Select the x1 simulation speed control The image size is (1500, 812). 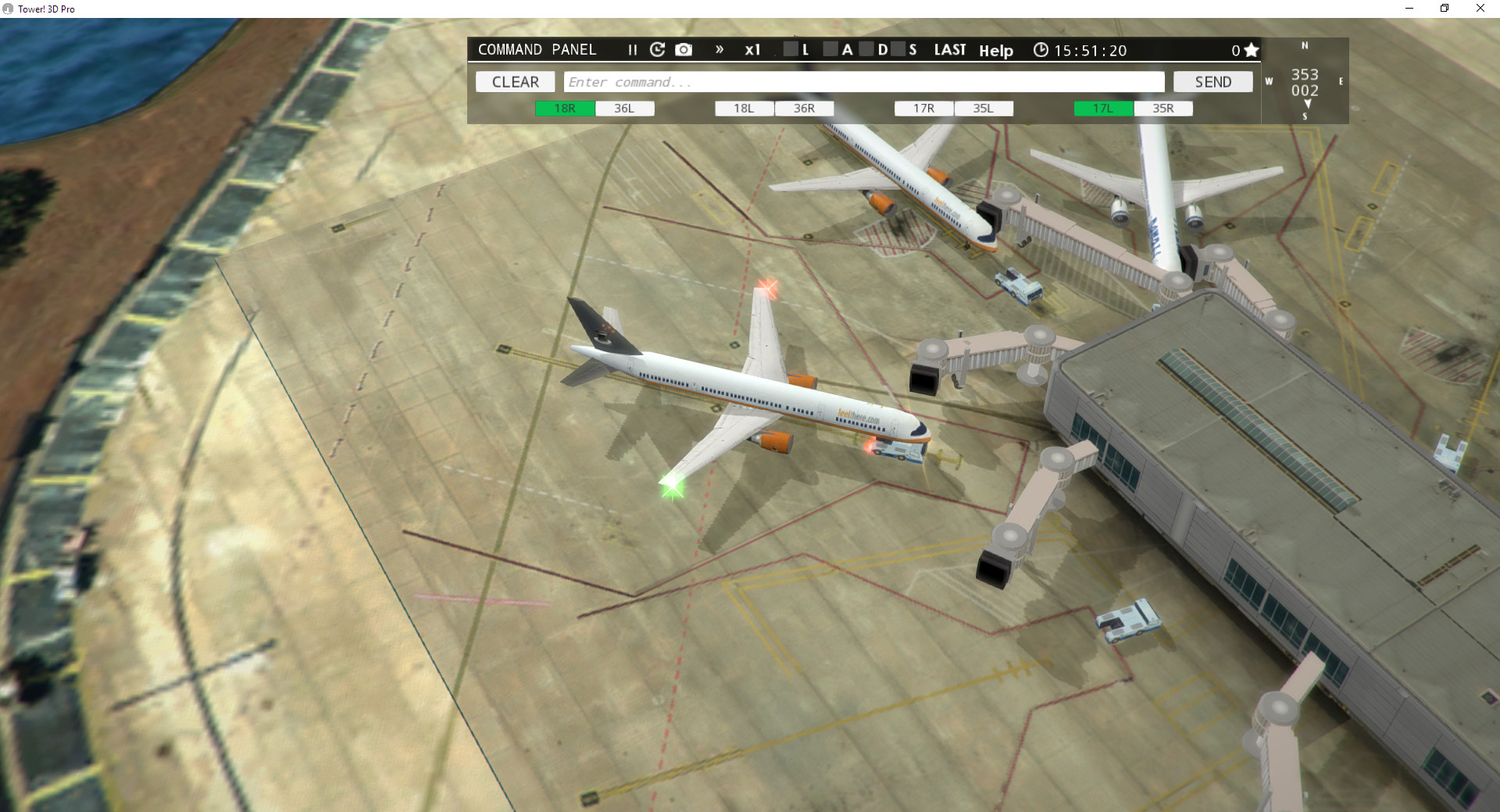tap(753, 49)
